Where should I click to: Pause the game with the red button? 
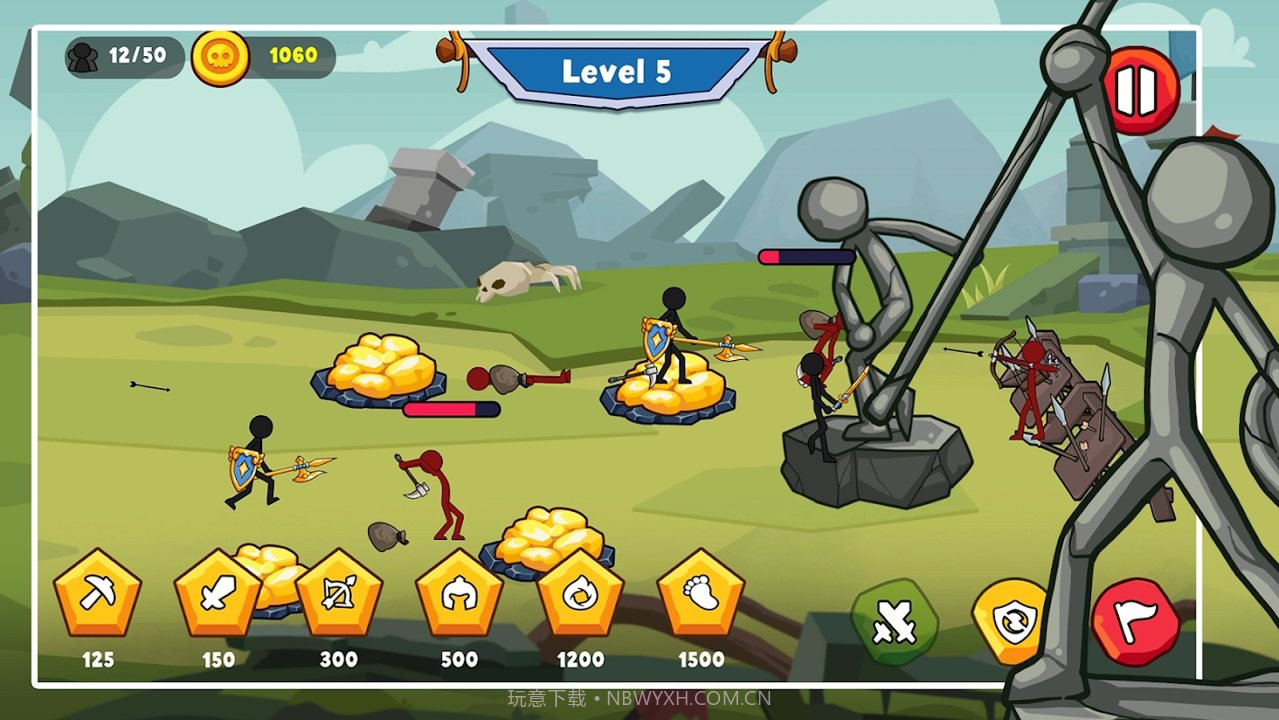1139,92
